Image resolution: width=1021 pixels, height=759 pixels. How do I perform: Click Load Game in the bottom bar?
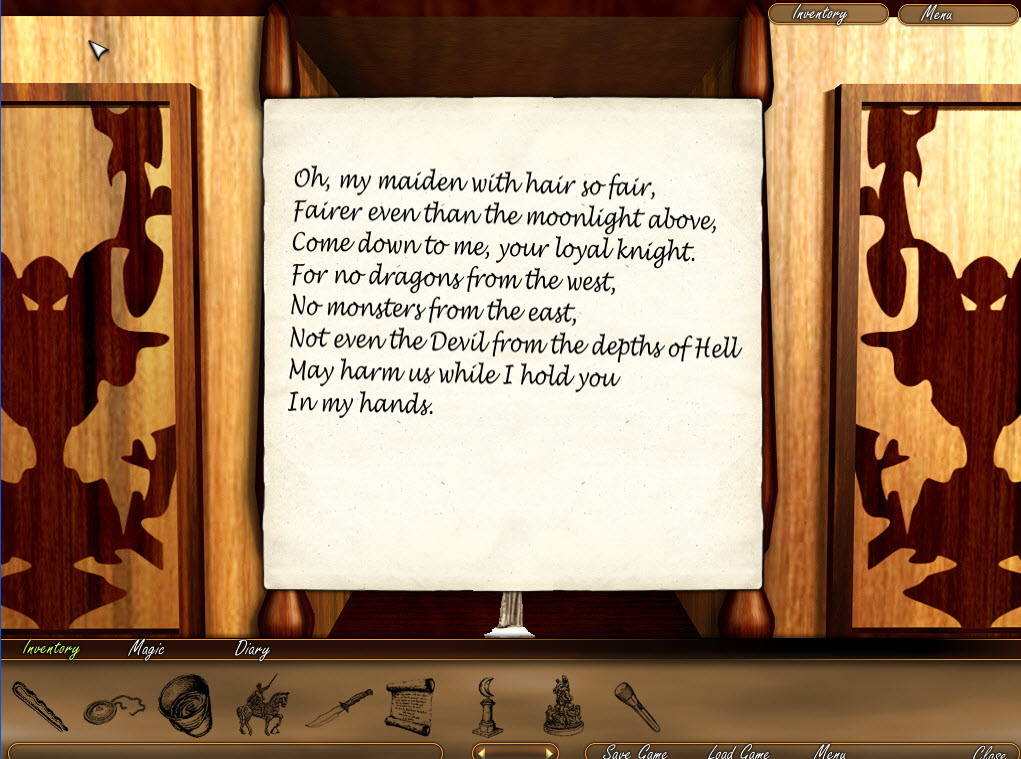738,752
